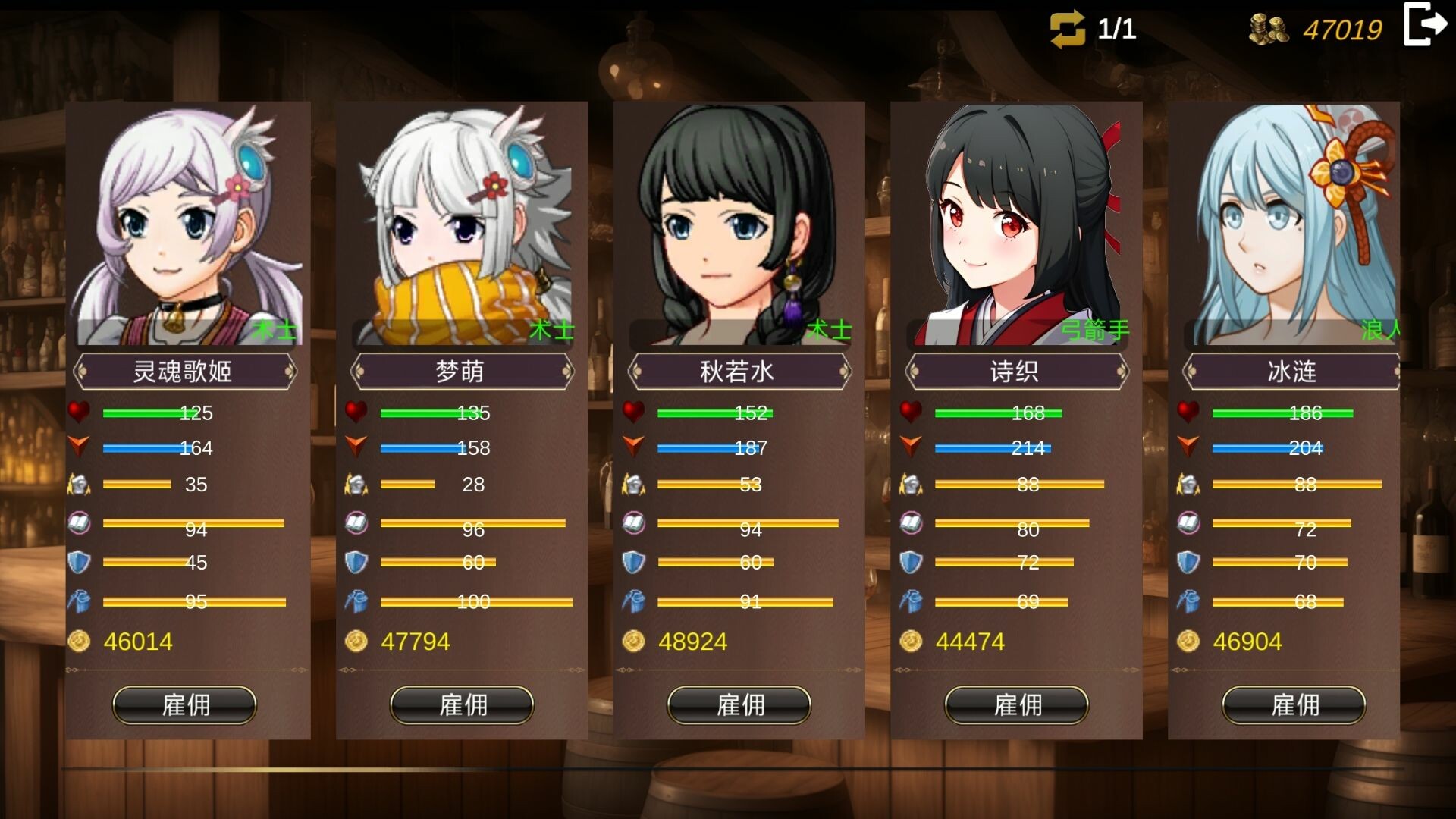Expand the left arrow on 梦萌's name plate

click(358, 372)
